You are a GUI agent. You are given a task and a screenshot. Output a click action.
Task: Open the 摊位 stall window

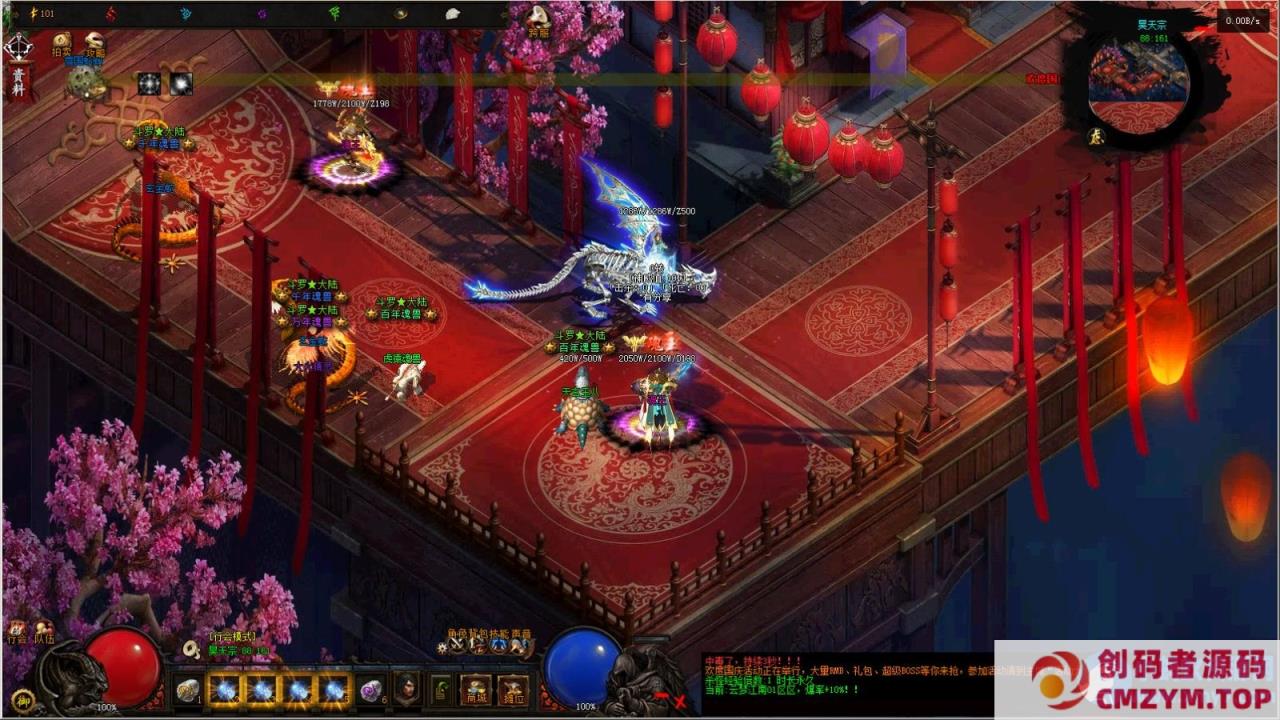[x=513, y=691]
